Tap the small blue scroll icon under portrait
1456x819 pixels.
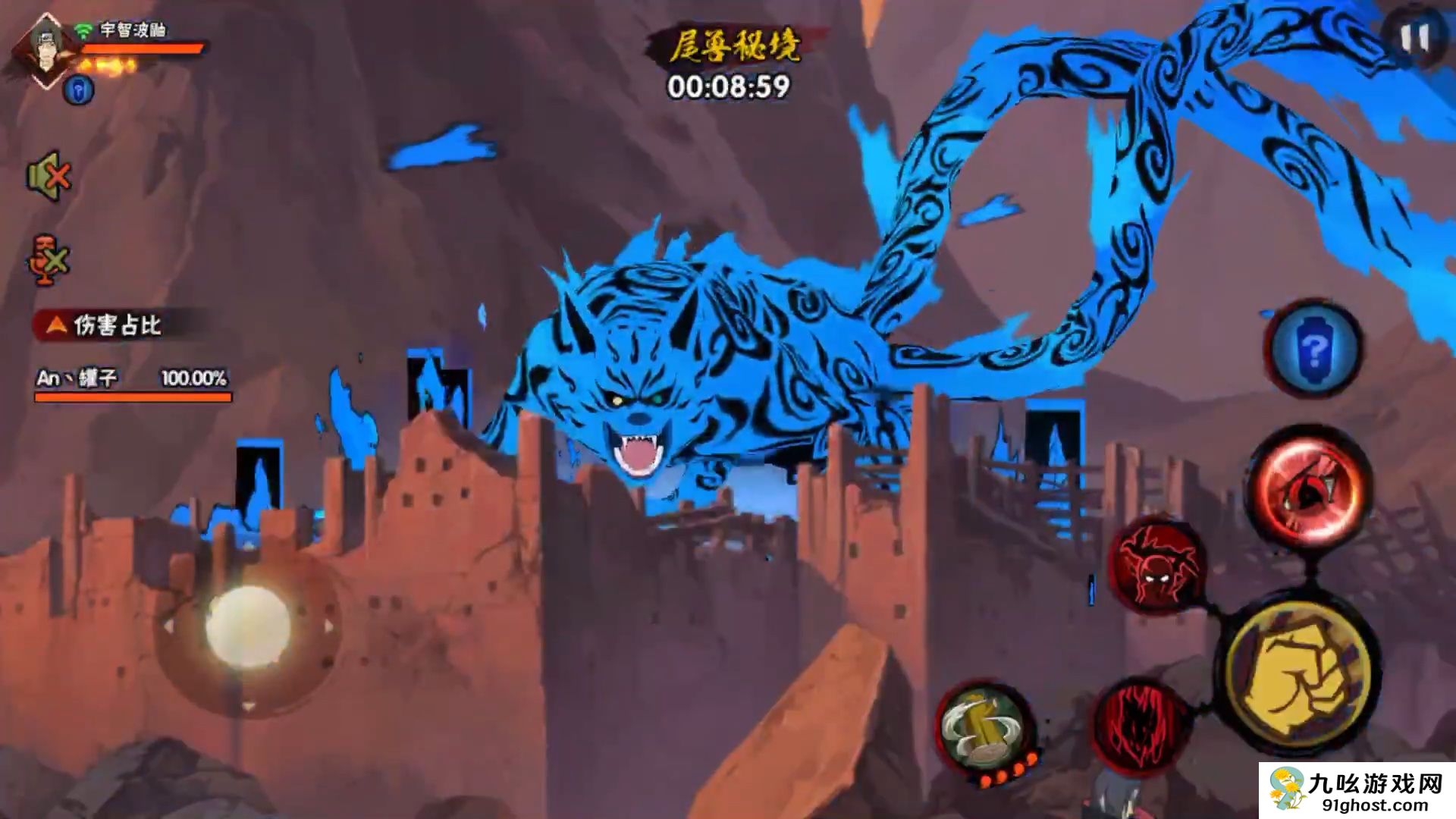78,91
